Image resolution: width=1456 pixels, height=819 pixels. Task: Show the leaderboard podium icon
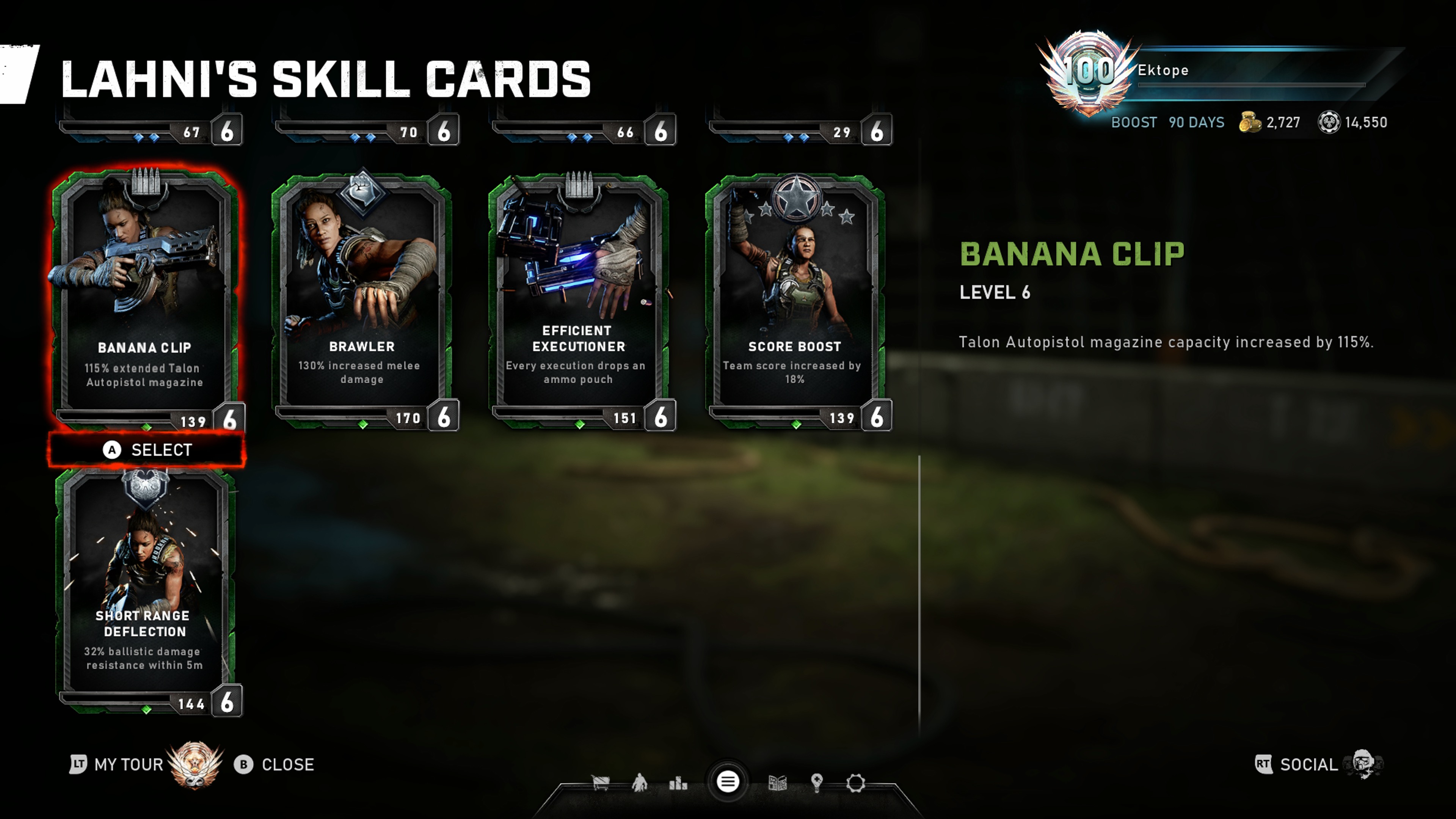point(678,783)
